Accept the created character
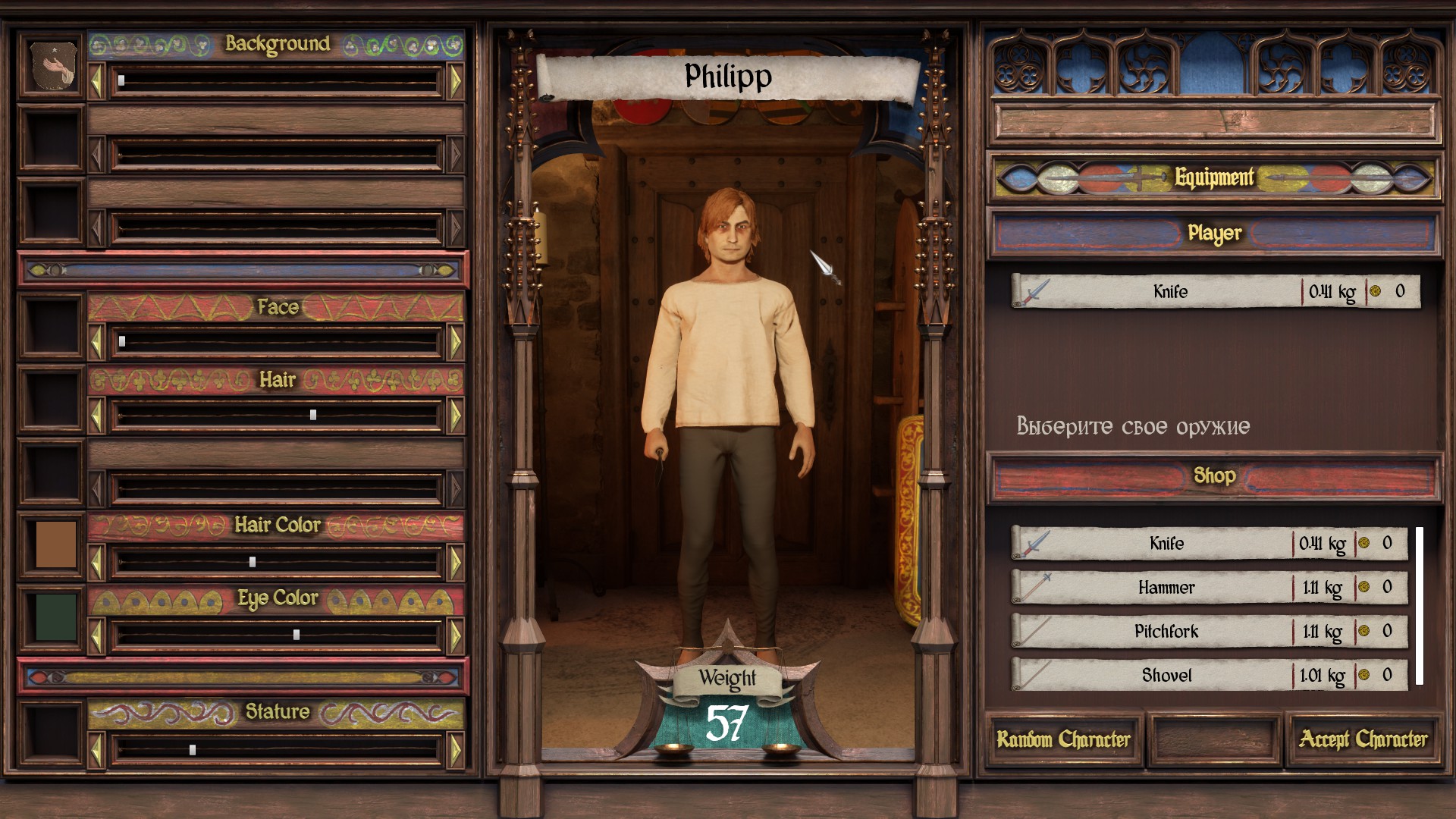 (x=1363, y=739)
